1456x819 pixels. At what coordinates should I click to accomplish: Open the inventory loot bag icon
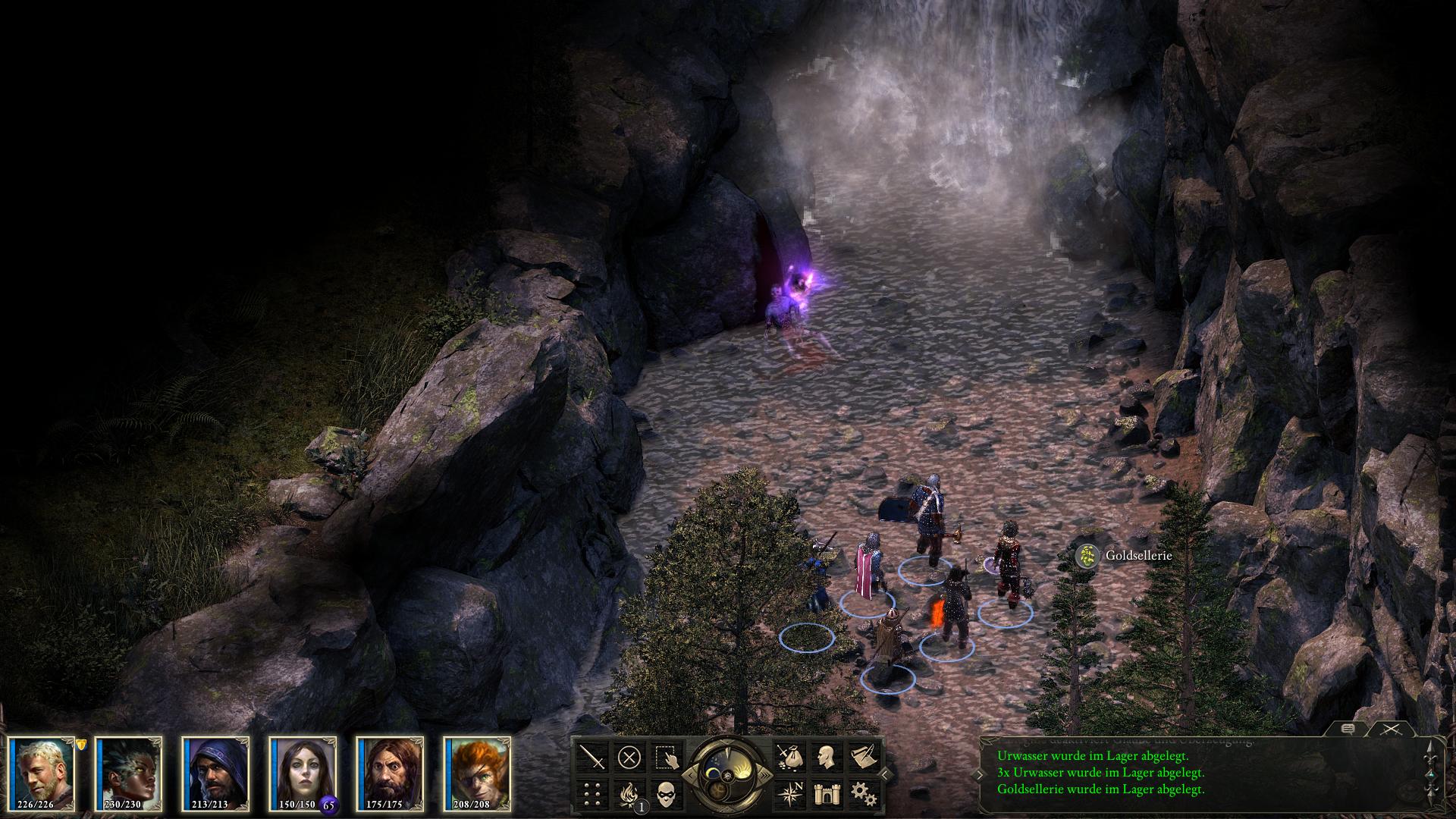point(788,757)
